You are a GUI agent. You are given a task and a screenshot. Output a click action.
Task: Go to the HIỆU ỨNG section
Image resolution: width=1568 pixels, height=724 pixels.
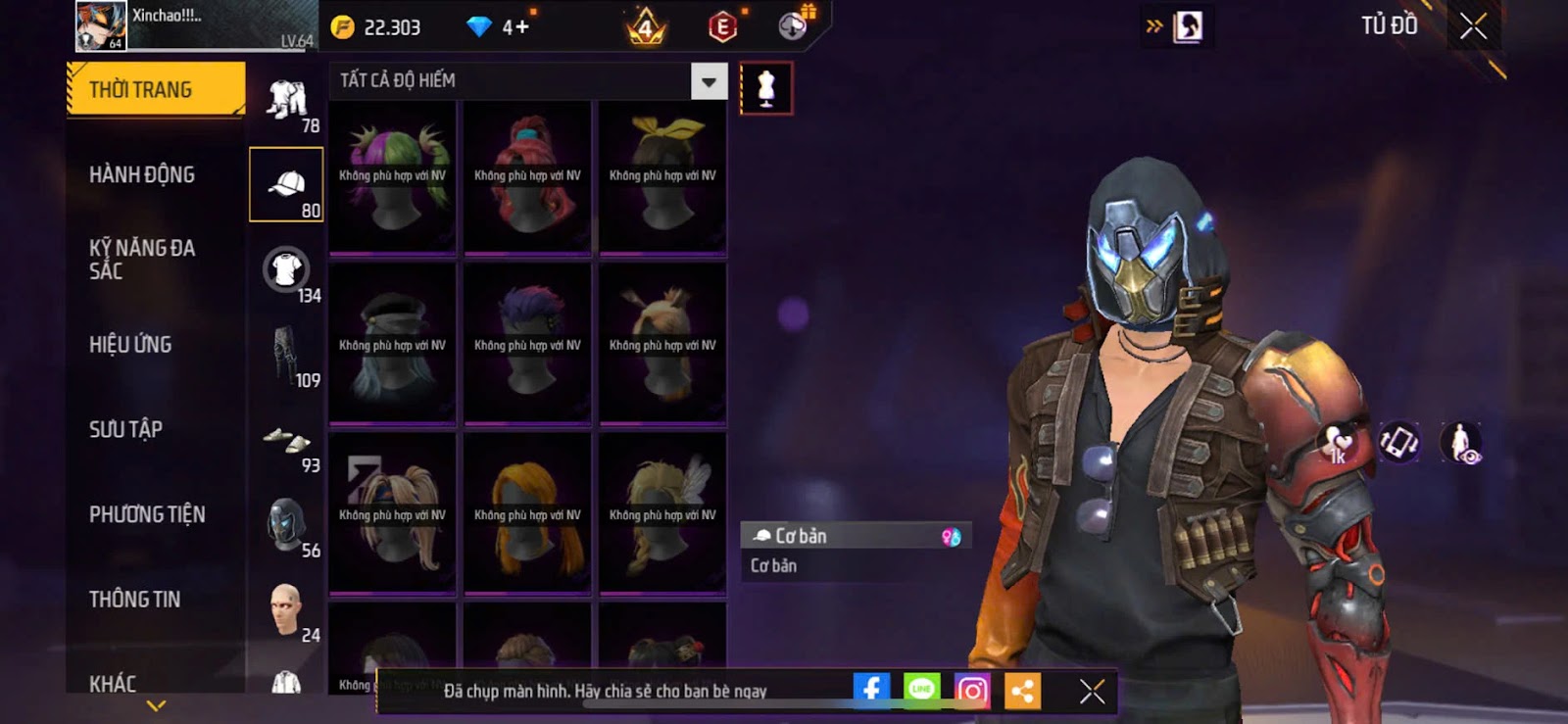(x=130, y=345)
